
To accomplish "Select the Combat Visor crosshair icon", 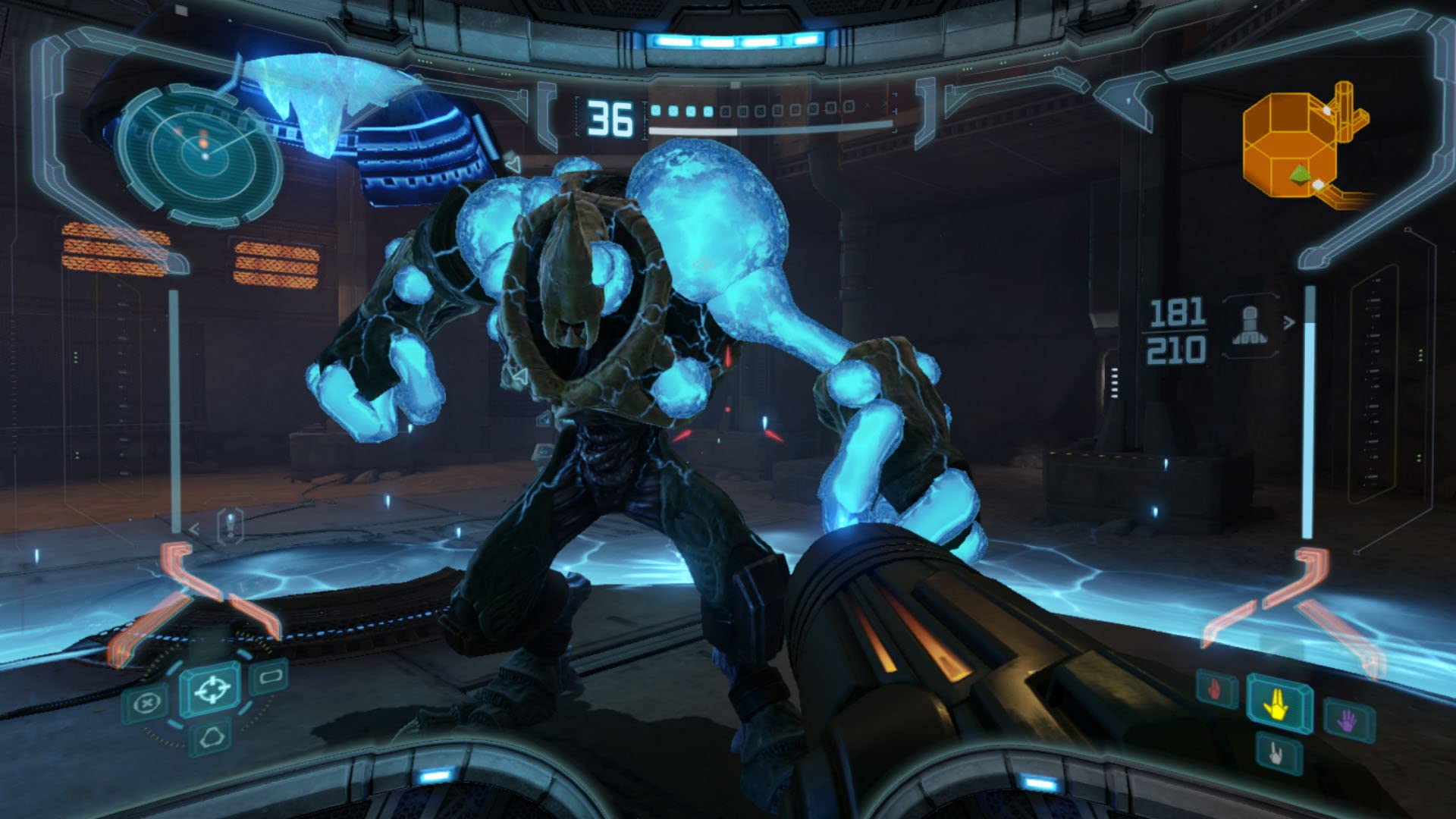I will click(x=211, y=690).
